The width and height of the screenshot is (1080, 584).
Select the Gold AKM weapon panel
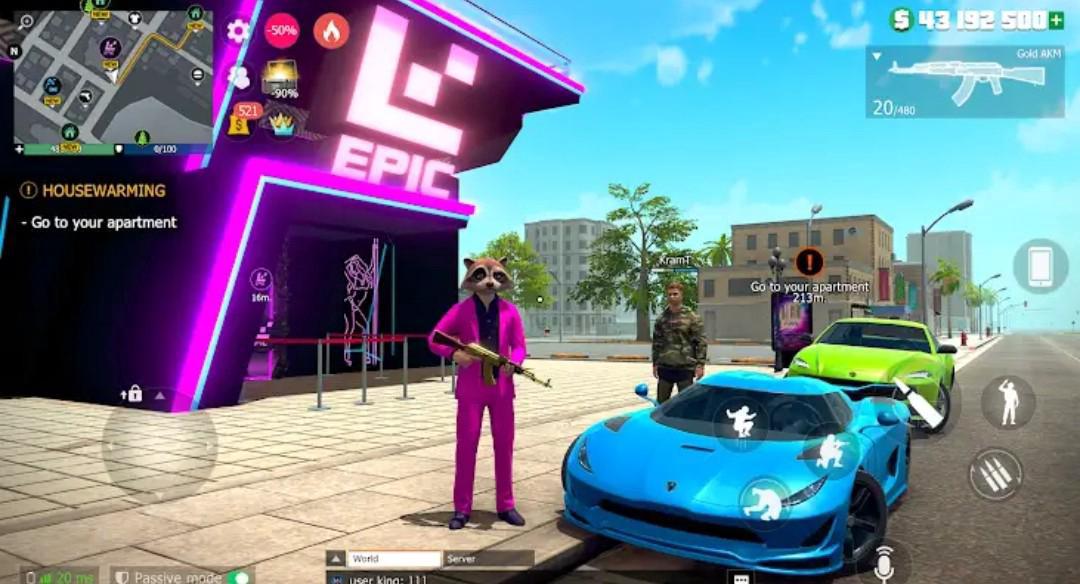(x=964, y=82)
